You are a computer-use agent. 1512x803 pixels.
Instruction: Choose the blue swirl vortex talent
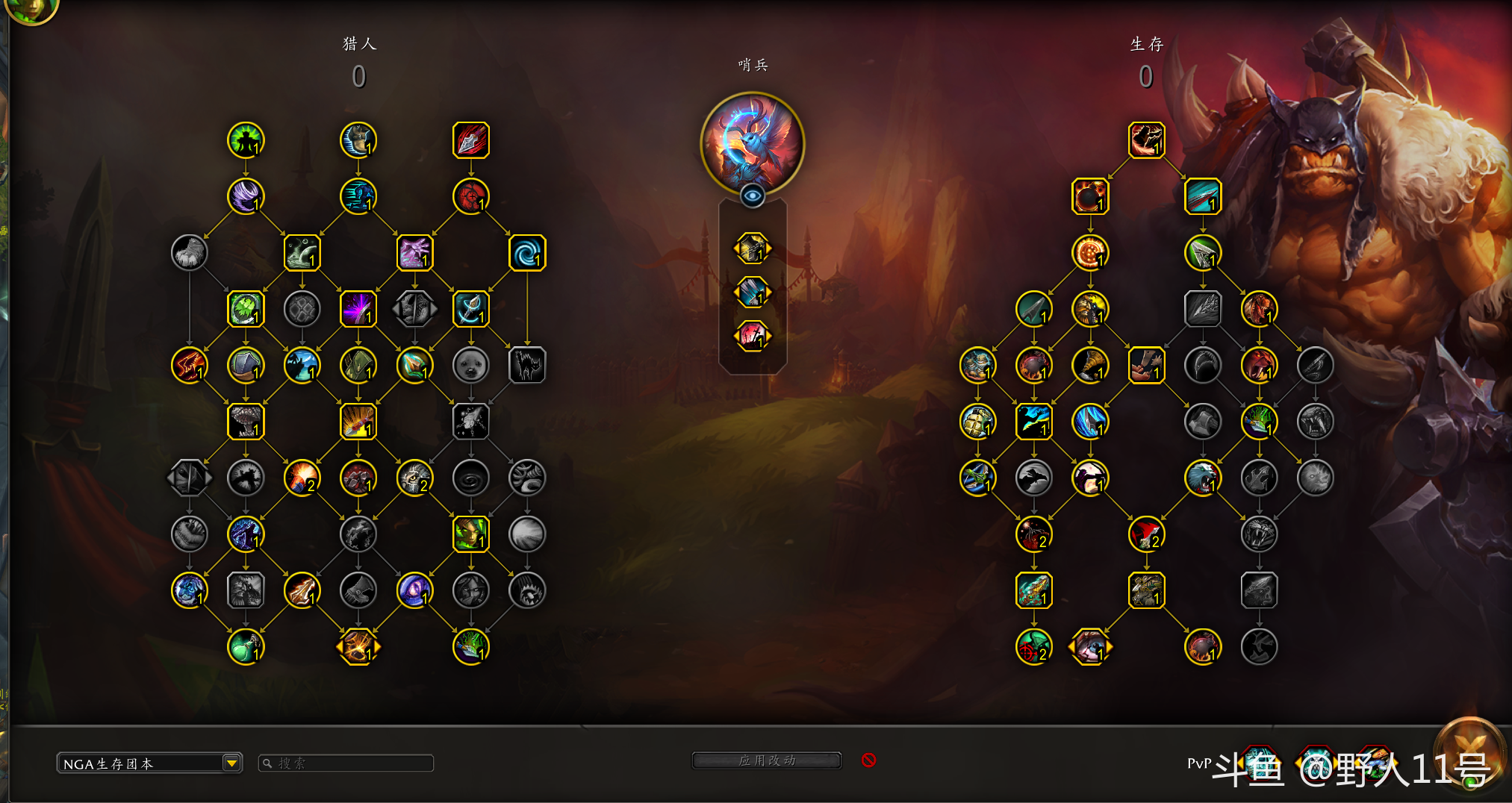(x=527, y=253)
